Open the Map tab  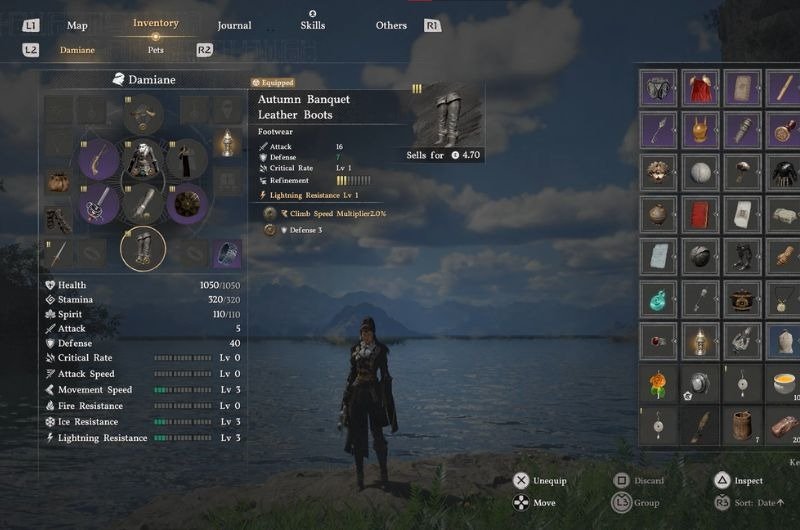click(77, 25)
